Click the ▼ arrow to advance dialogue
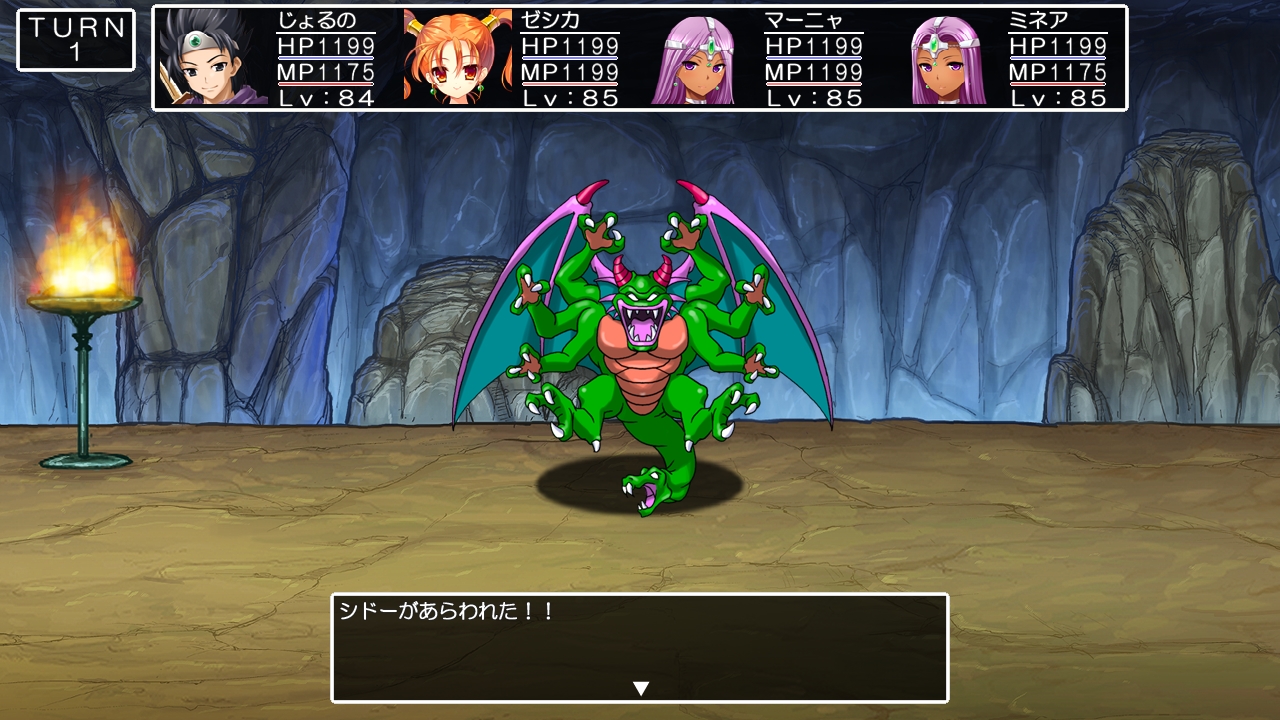Viewport: 1280px width, 720px height. pos(639,687)
